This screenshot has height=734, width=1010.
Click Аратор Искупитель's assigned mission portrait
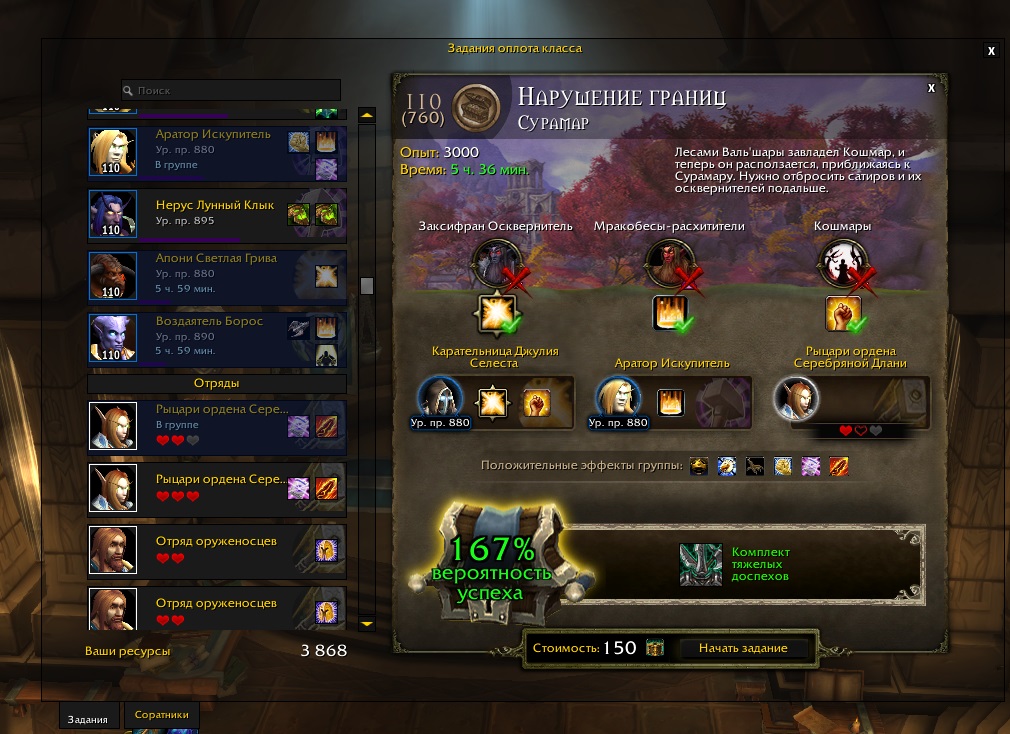point(618,400)
